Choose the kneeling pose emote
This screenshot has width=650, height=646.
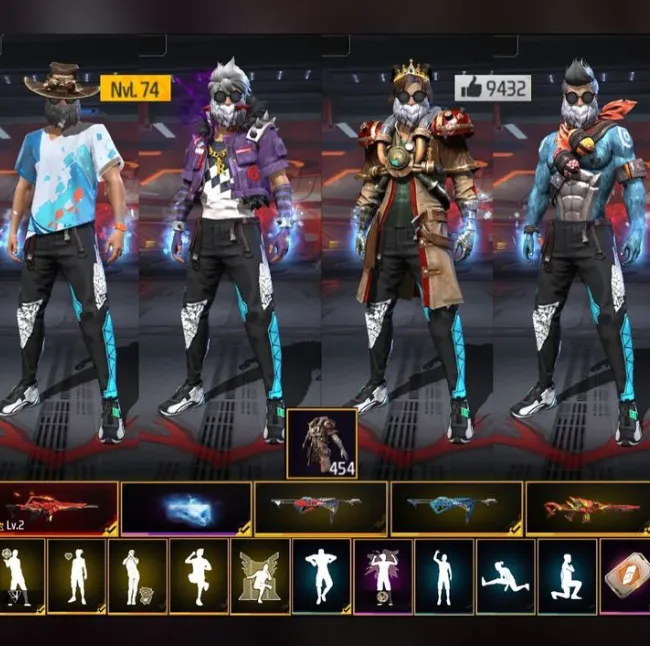point(567,576)
